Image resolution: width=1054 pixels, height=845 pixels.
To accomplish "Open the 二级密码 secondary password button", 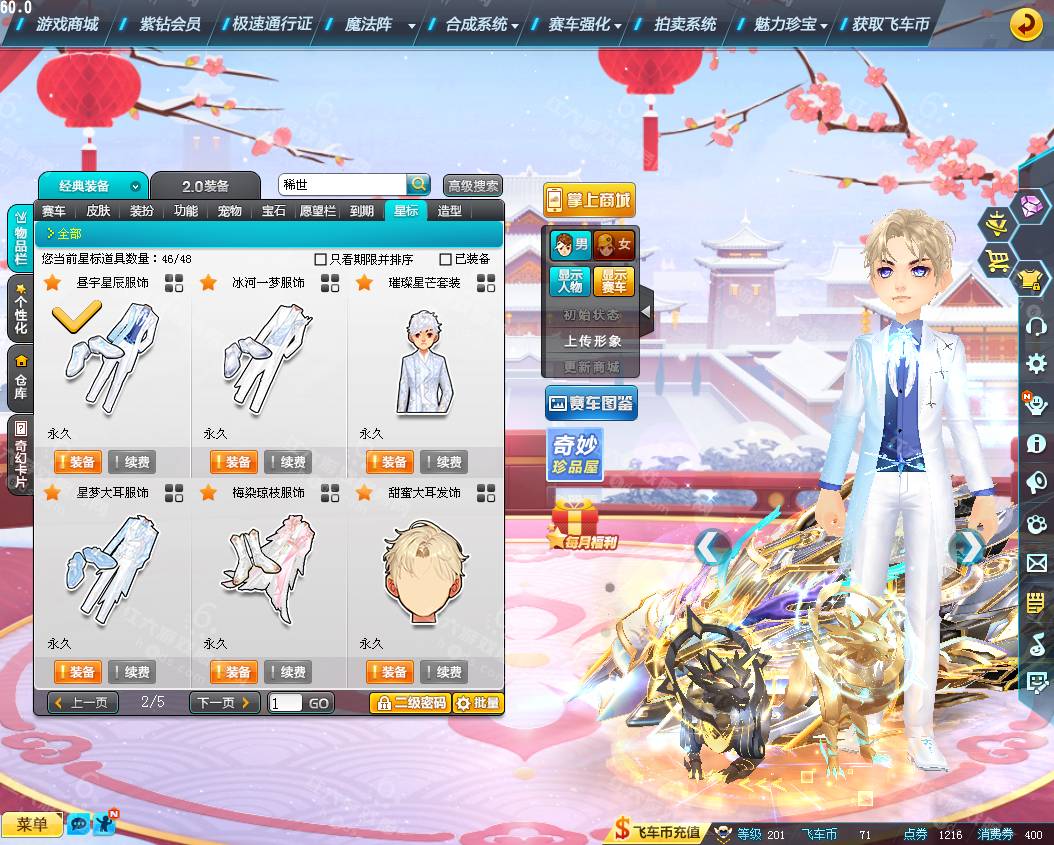I will tap(410, 703).
